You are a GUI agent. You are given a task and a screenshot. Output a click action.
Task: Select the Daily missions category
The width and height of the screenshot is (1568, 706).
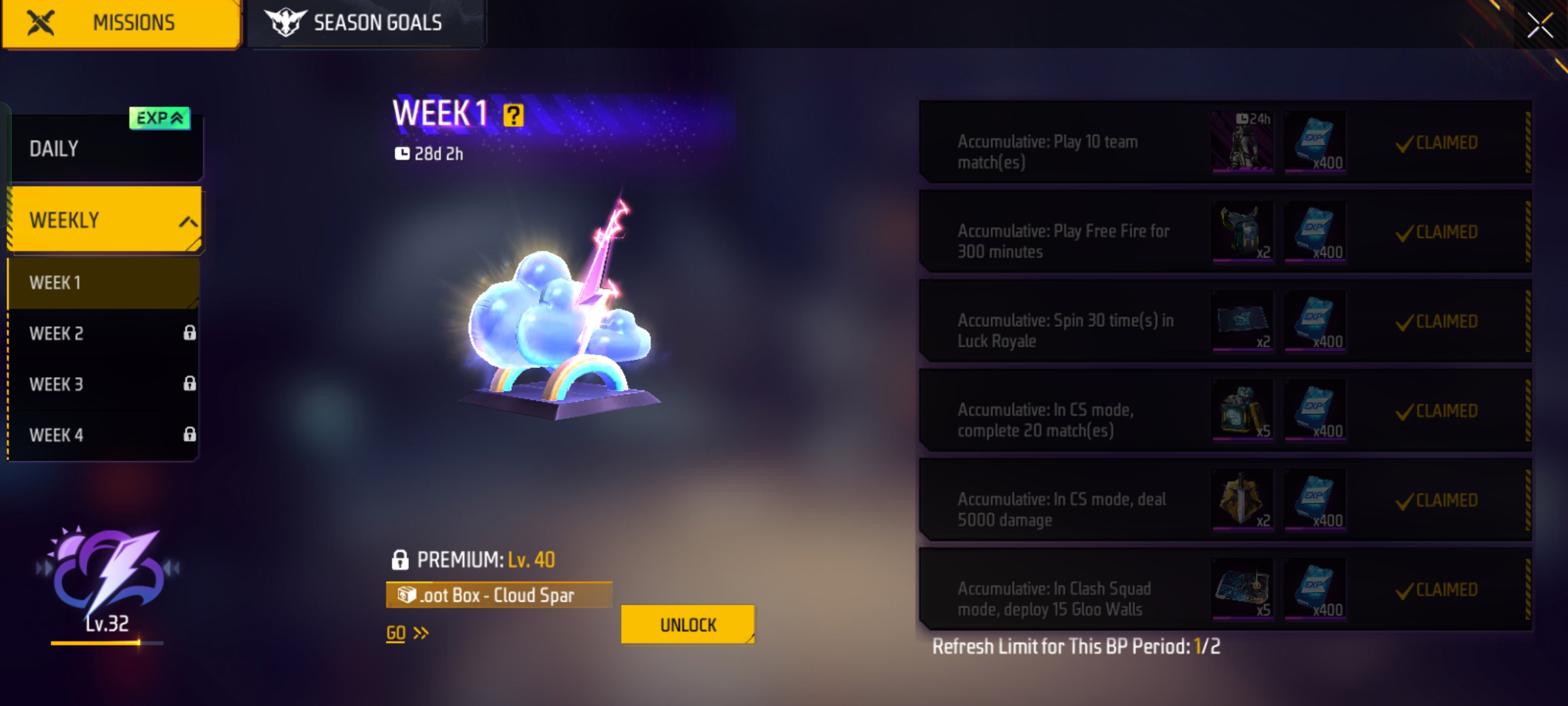pos(105,149)
